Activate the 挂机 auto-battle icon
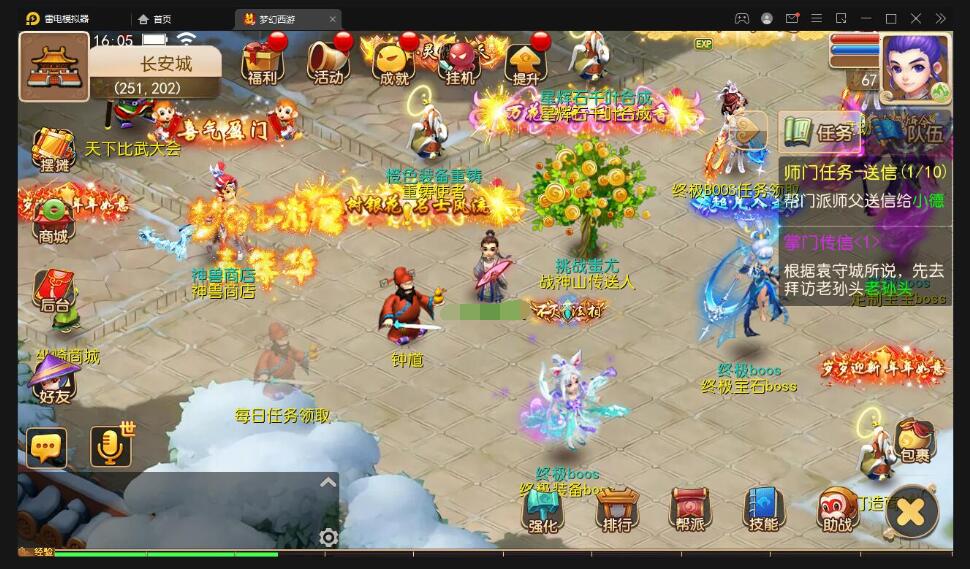The image size is (970, 569). (461, 63)
